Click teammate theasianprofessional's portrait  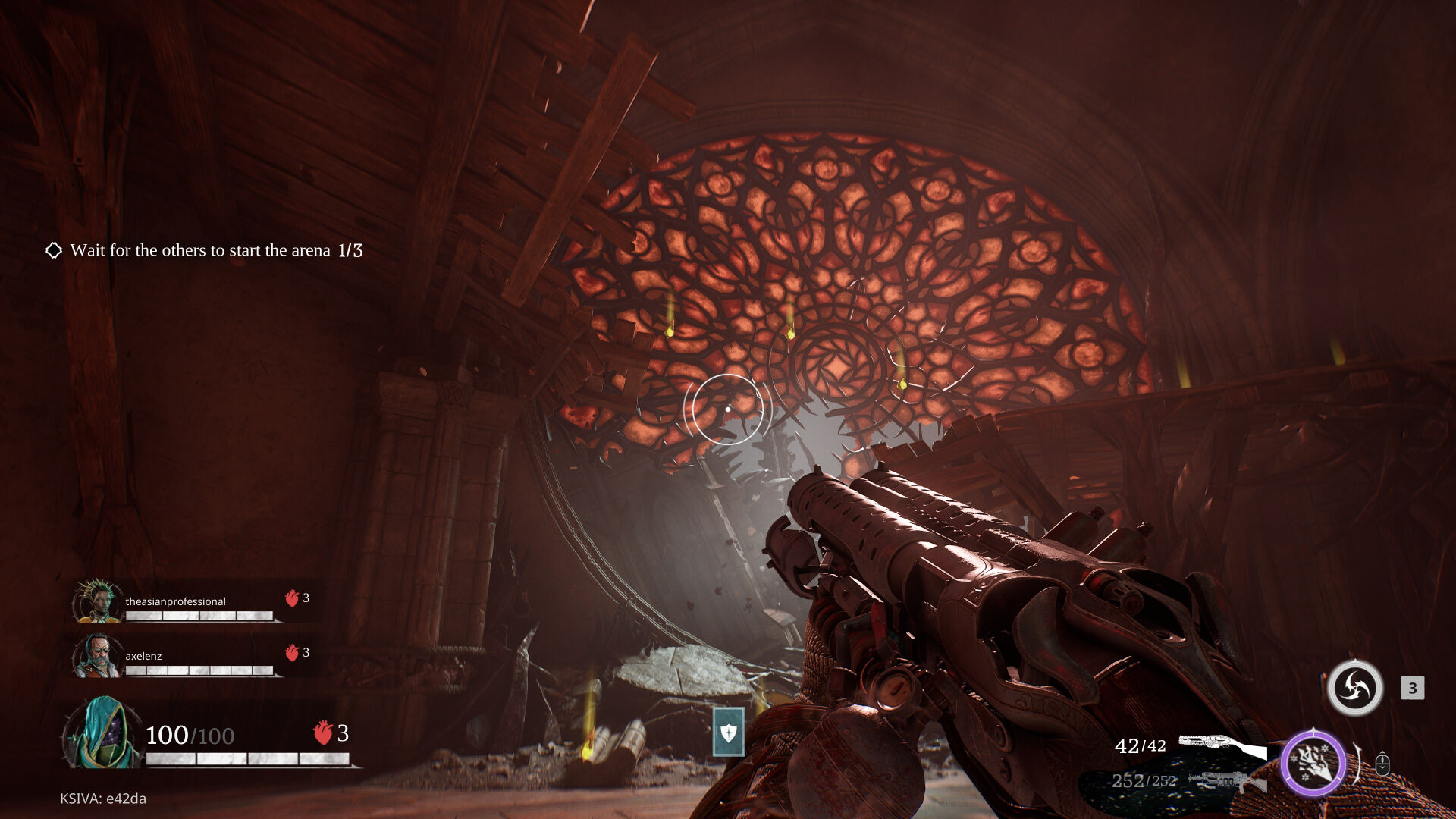[x=98, y=601]
